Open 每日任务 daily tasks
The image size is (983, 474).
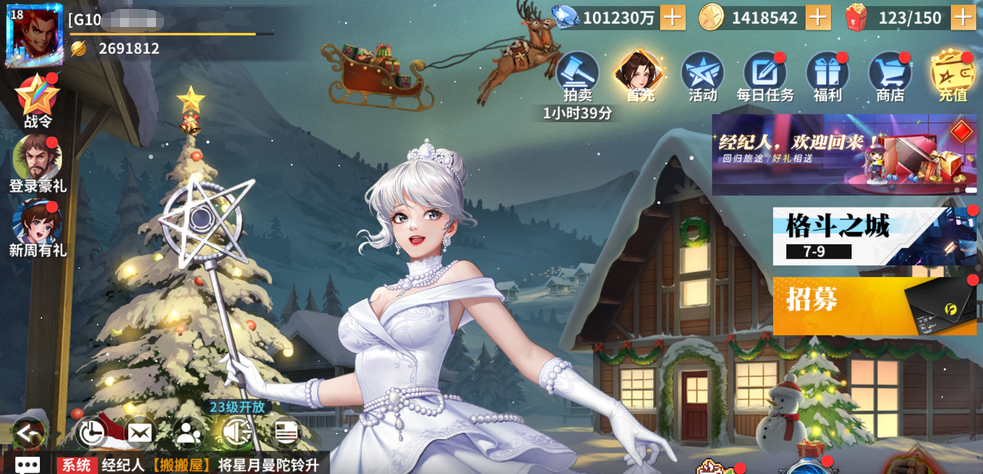pos(765,75)
